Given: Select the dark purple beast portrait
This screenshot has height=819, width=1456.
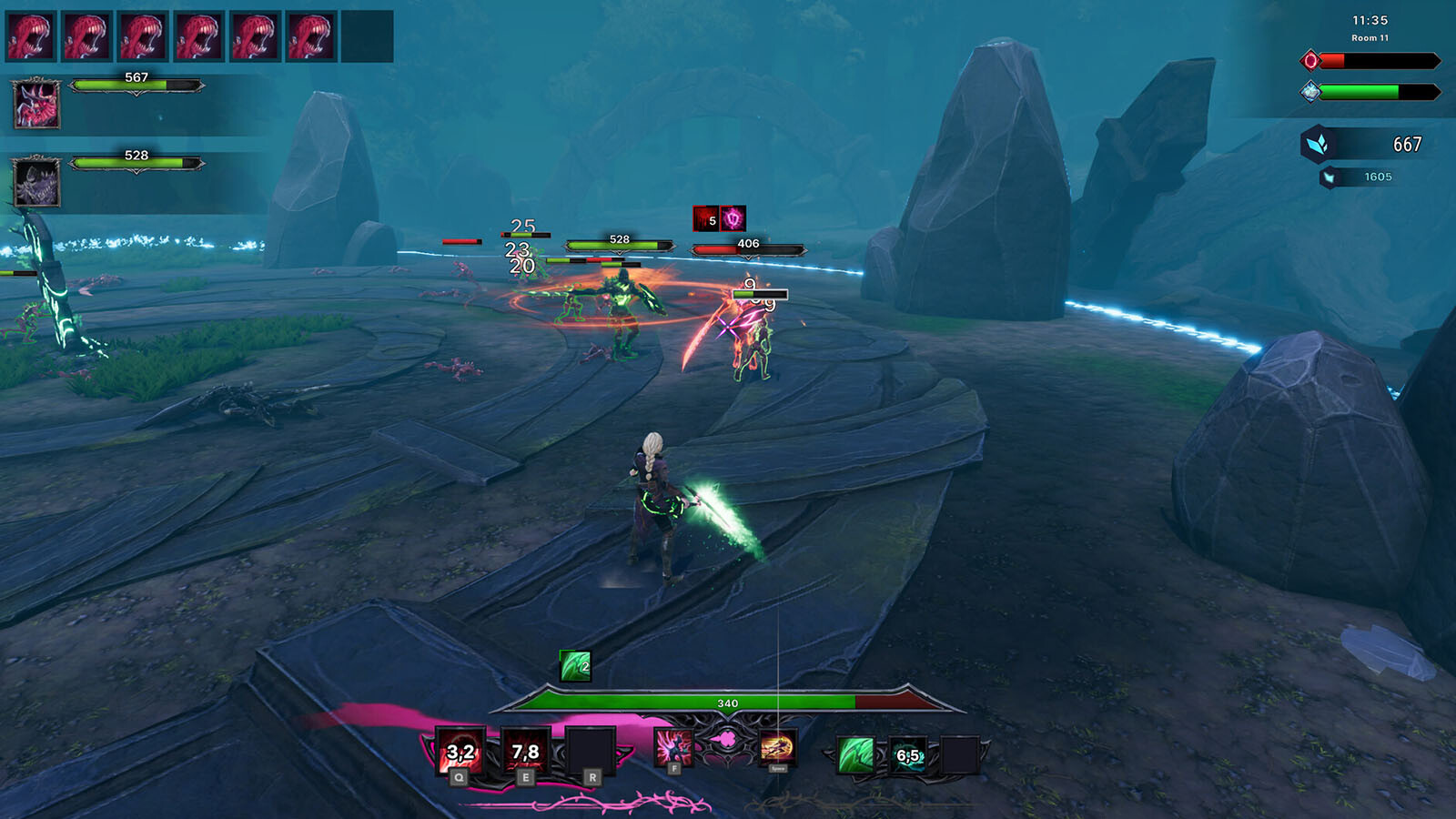Looking at the screenshot, I should (x=36, y=182).
